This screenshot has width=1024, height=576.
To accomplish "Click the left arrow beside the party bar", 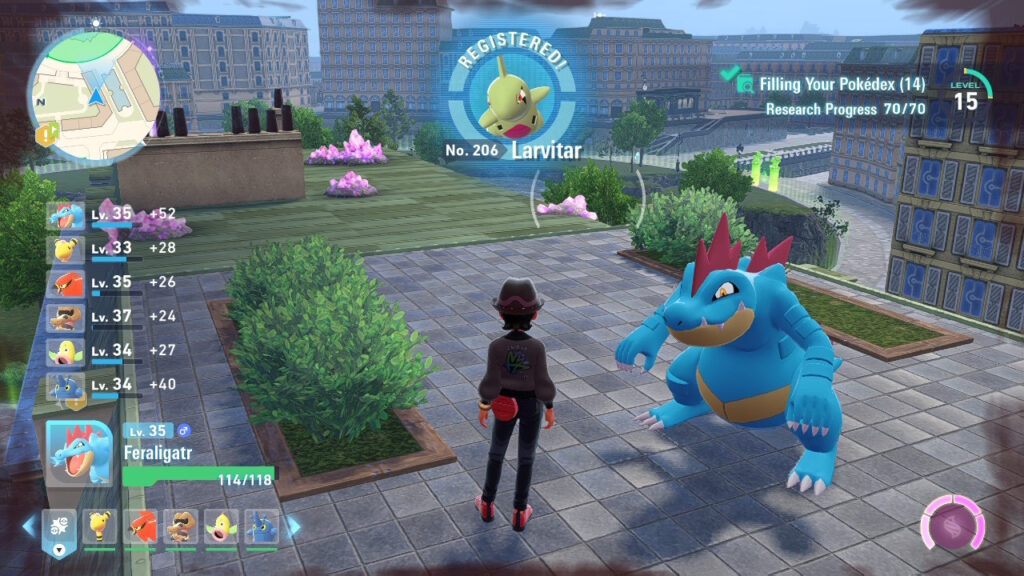I will [x=29, y=526].
